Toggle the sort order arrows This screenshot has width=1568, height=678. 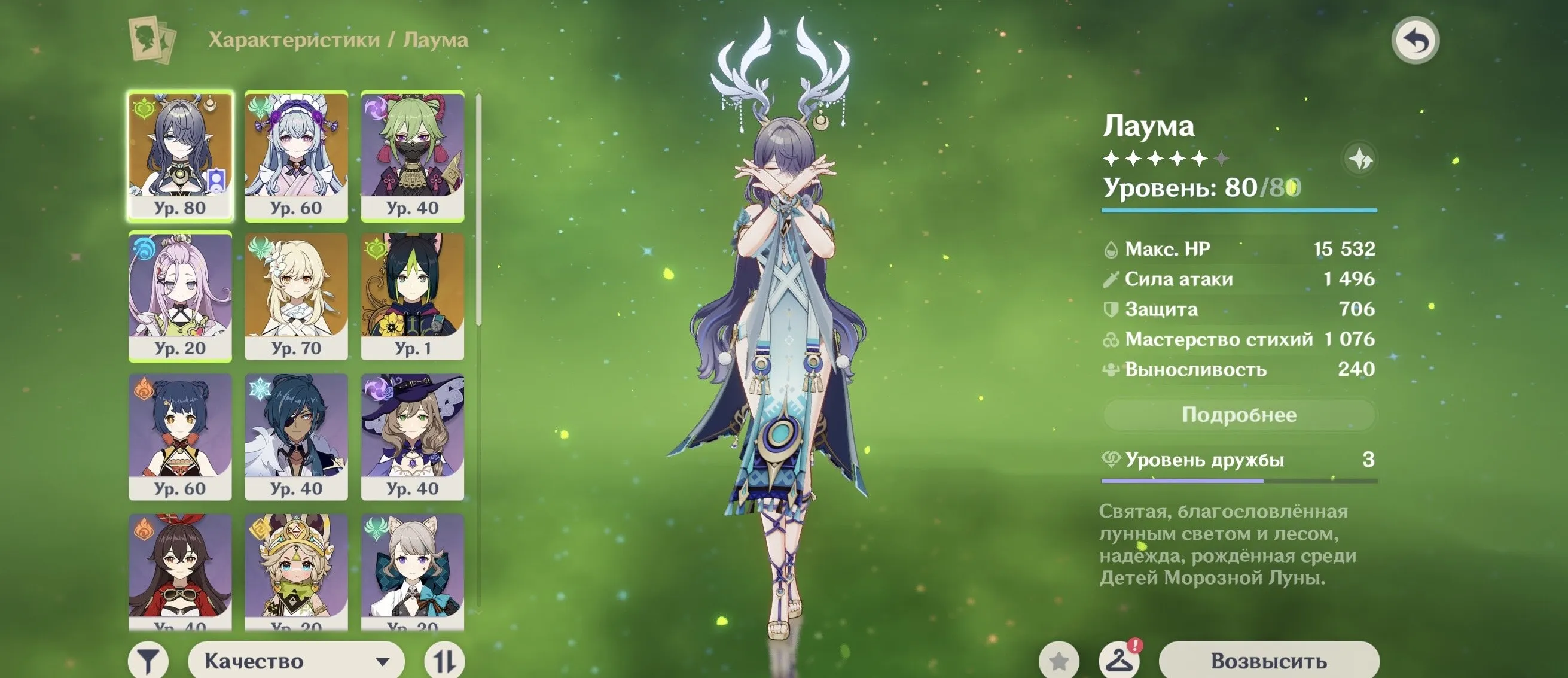coord(444,661)
